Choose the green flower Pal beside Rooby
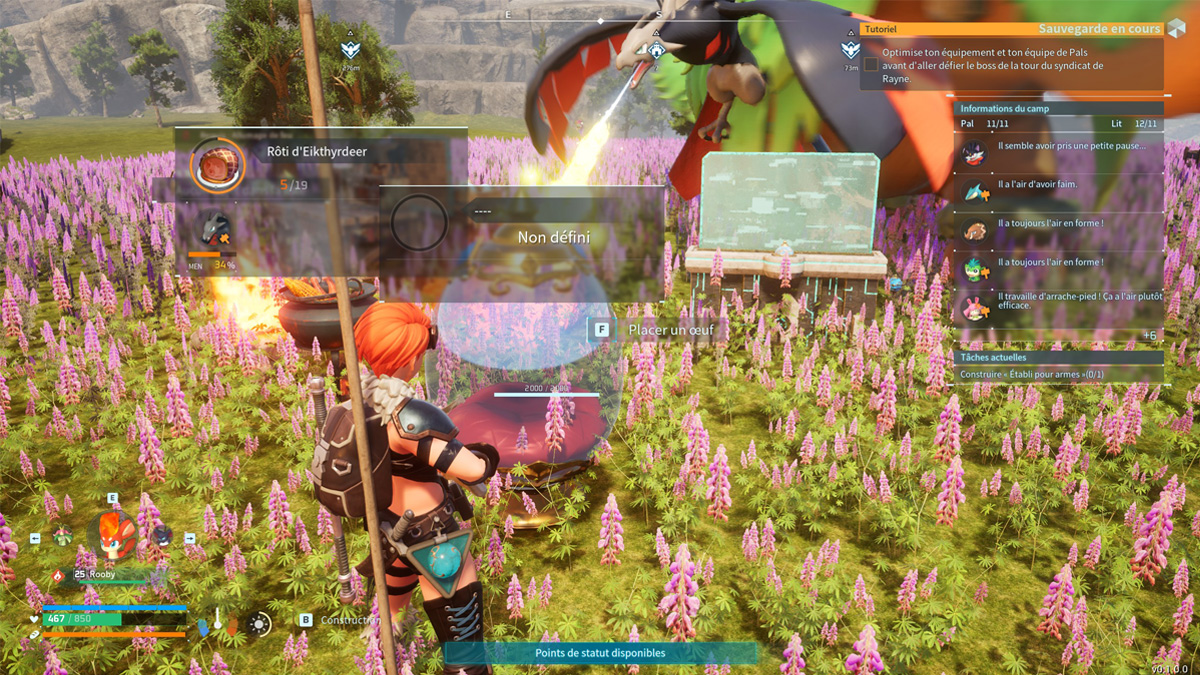This screenshot has height=675, width=1200. pos(63,537)
